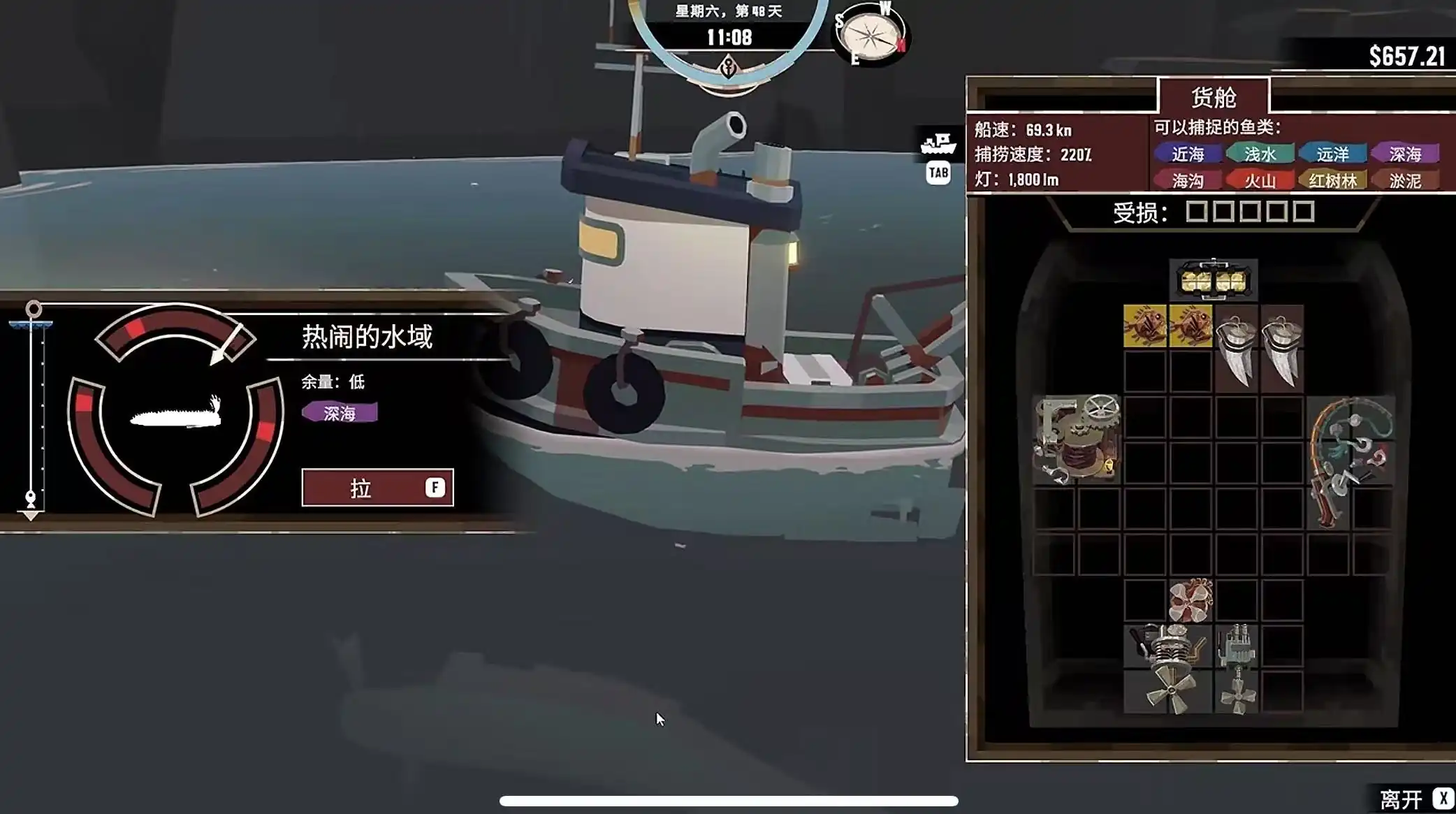Click the 火山 fish type tag
The width and height of the screenshot is (1456, 814).
[x=1260, y=181]
